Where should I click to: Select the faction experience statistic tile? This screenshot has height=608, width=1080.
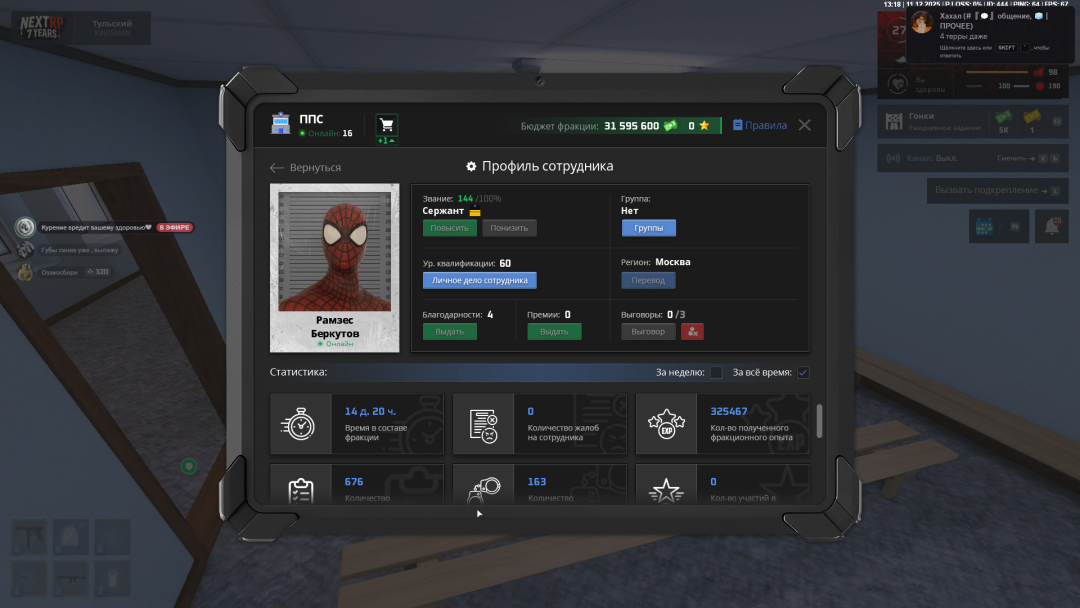pos(723,424)
